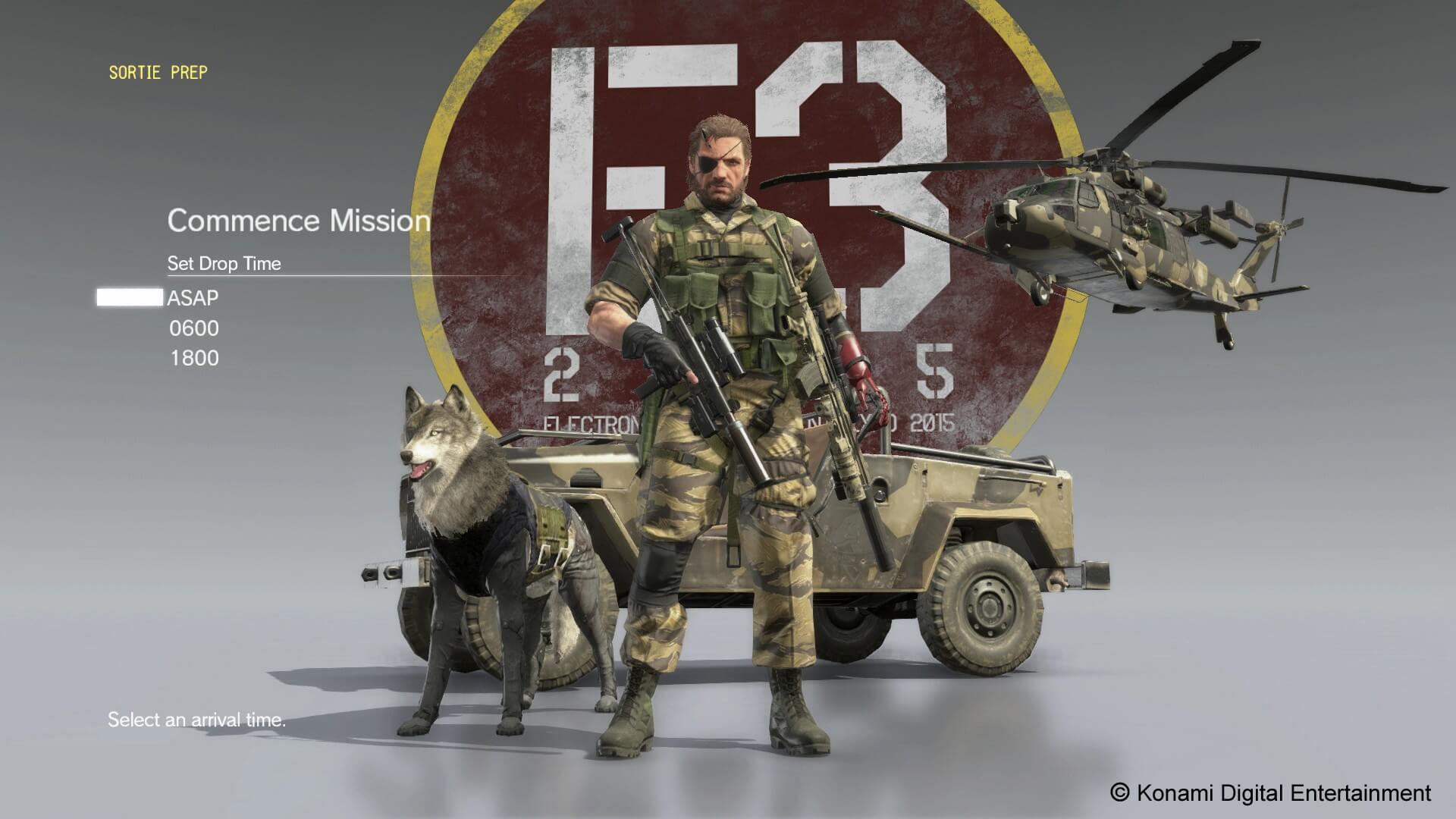Choose the 0600 arrival time
The height and width of the screenshot is (819, 1456).
[194, 328]
